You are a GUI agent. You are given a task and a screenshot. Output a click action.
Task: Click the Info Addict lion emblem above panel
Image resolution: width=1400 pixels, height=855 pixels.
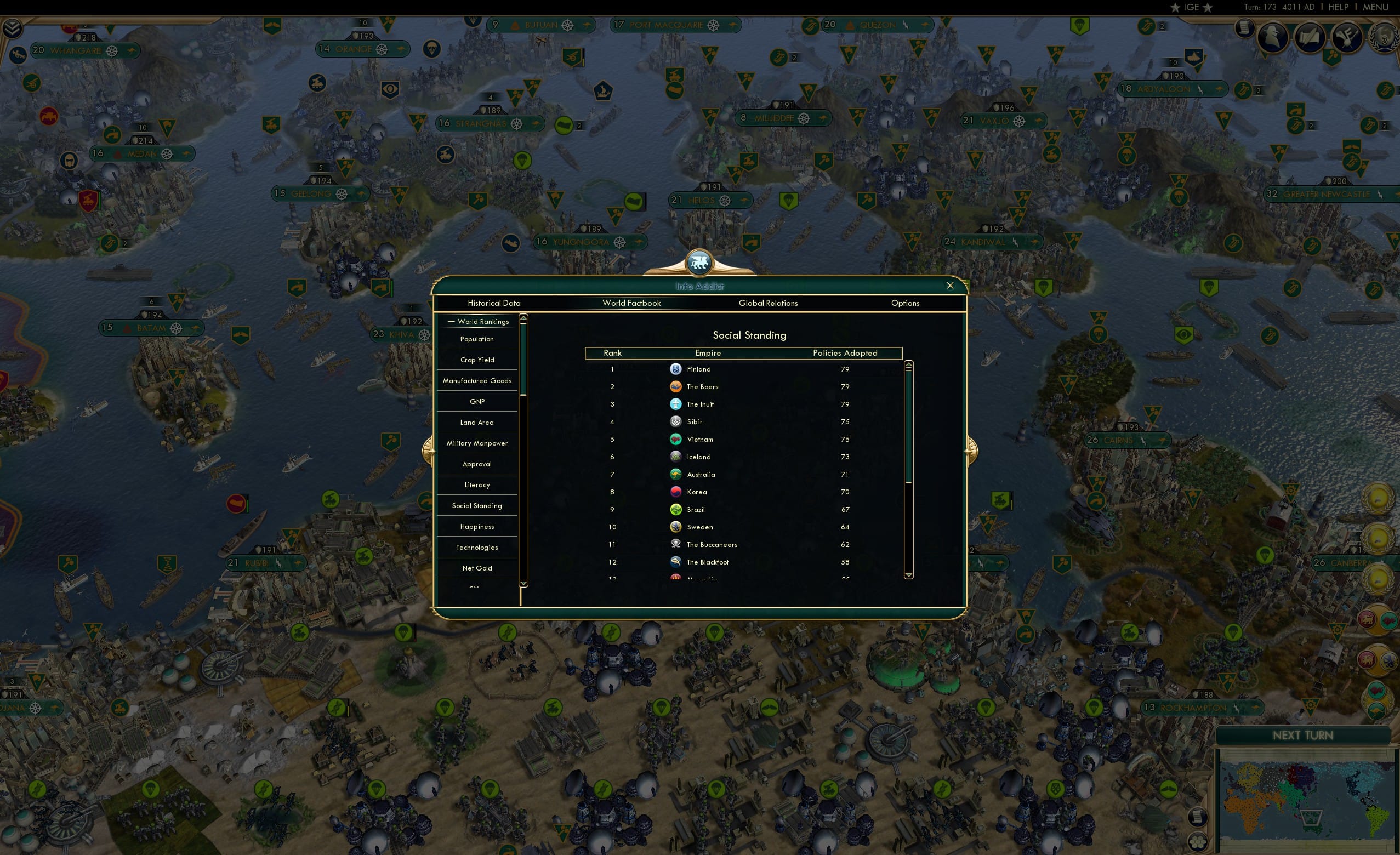coord(699,262)
